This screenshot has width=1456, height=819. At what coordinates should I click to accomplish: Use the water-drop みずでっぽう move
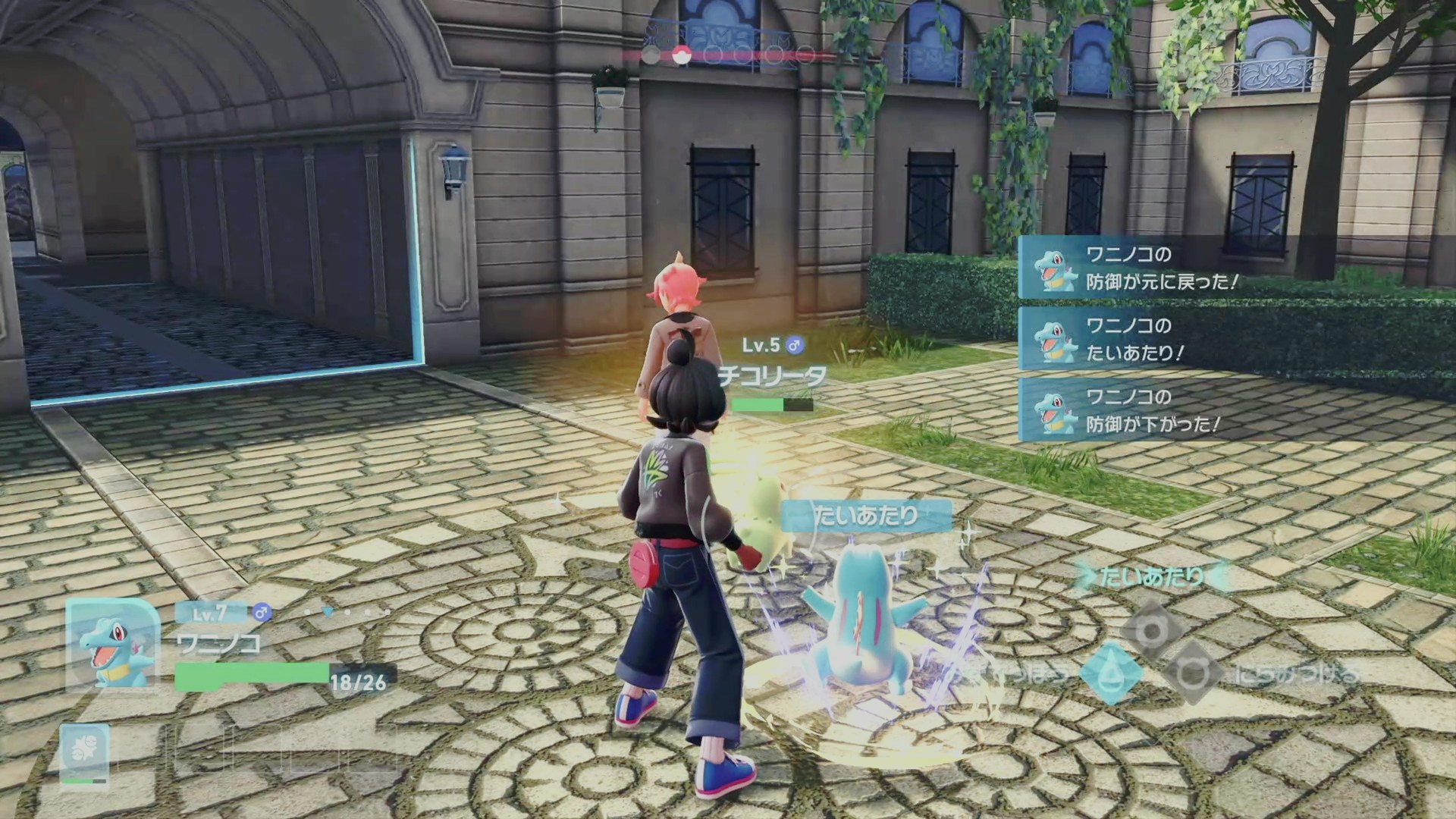coord(1110,673)
